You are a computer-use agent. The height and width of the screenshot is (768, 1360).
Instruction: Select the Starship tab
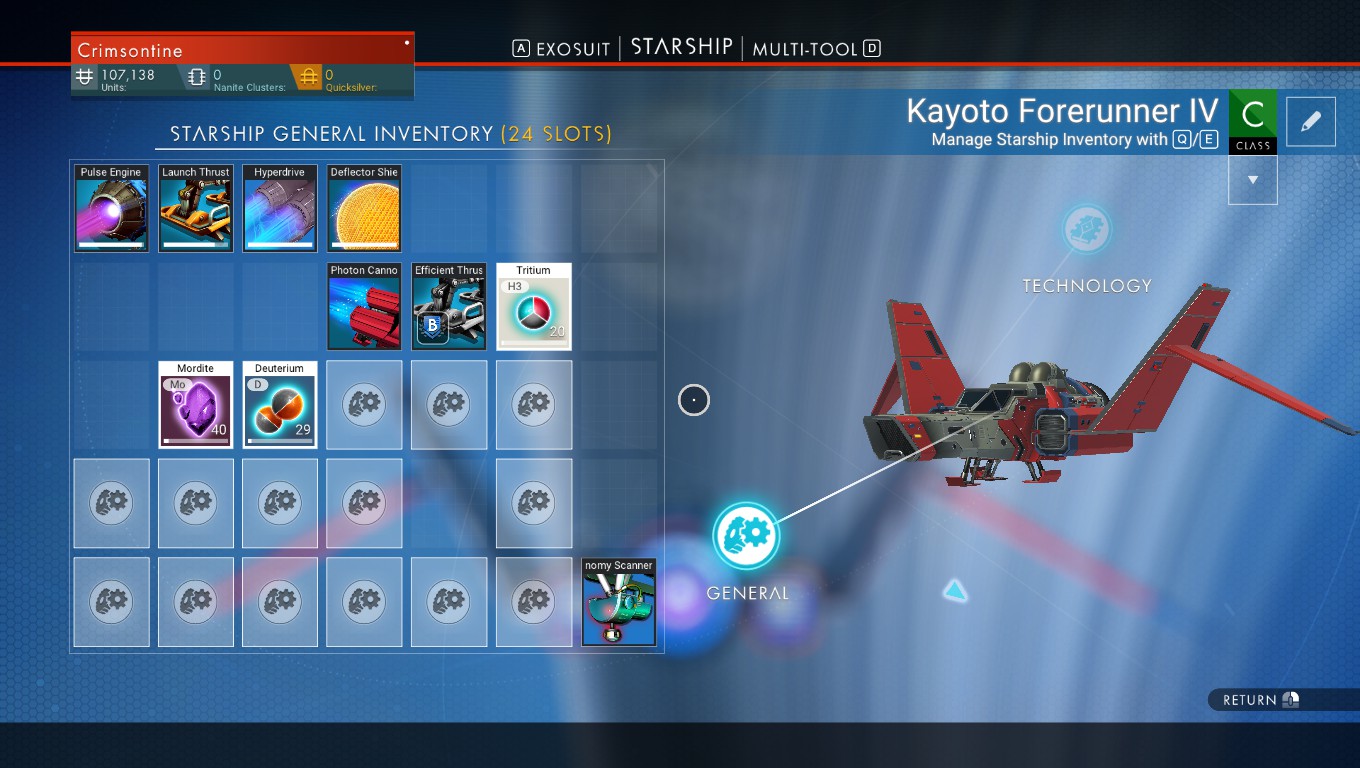point(682,48)
